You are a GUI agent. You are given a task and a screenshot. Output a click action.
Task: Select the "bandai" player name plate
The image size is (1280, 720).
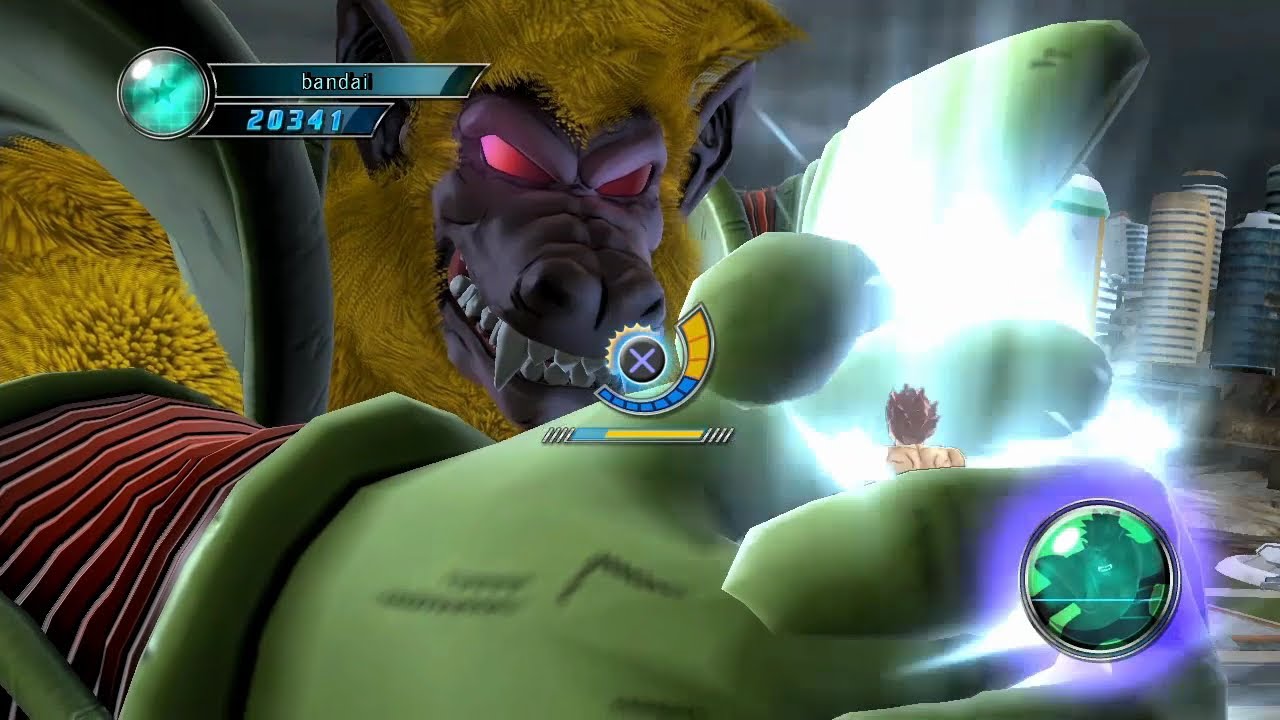pos(337,82)
